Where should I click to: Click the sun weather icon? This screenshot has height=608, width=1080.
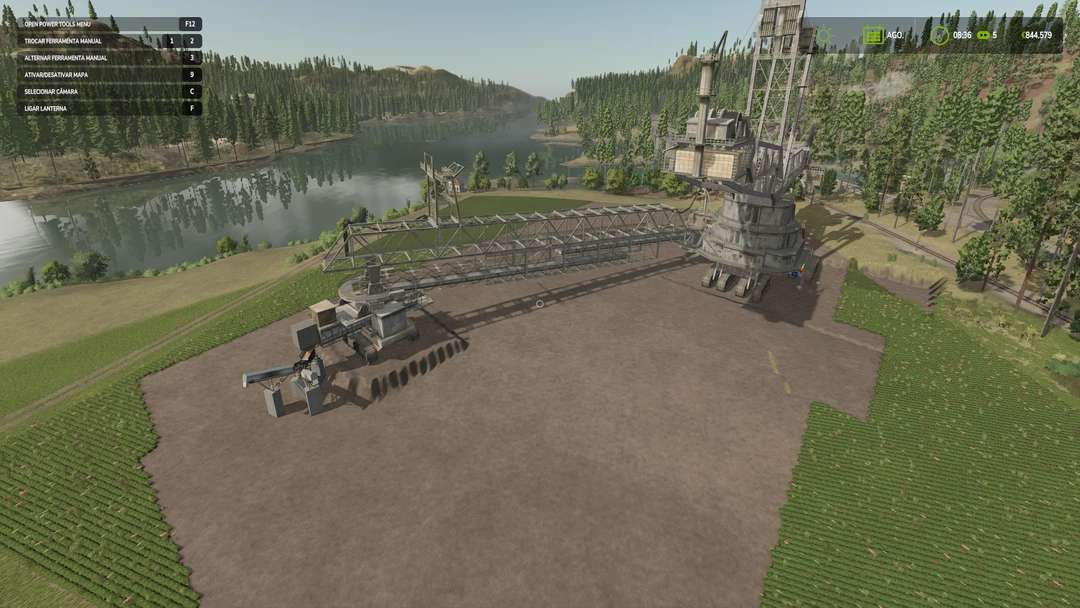pyautogui.click(x=824, y=35)
